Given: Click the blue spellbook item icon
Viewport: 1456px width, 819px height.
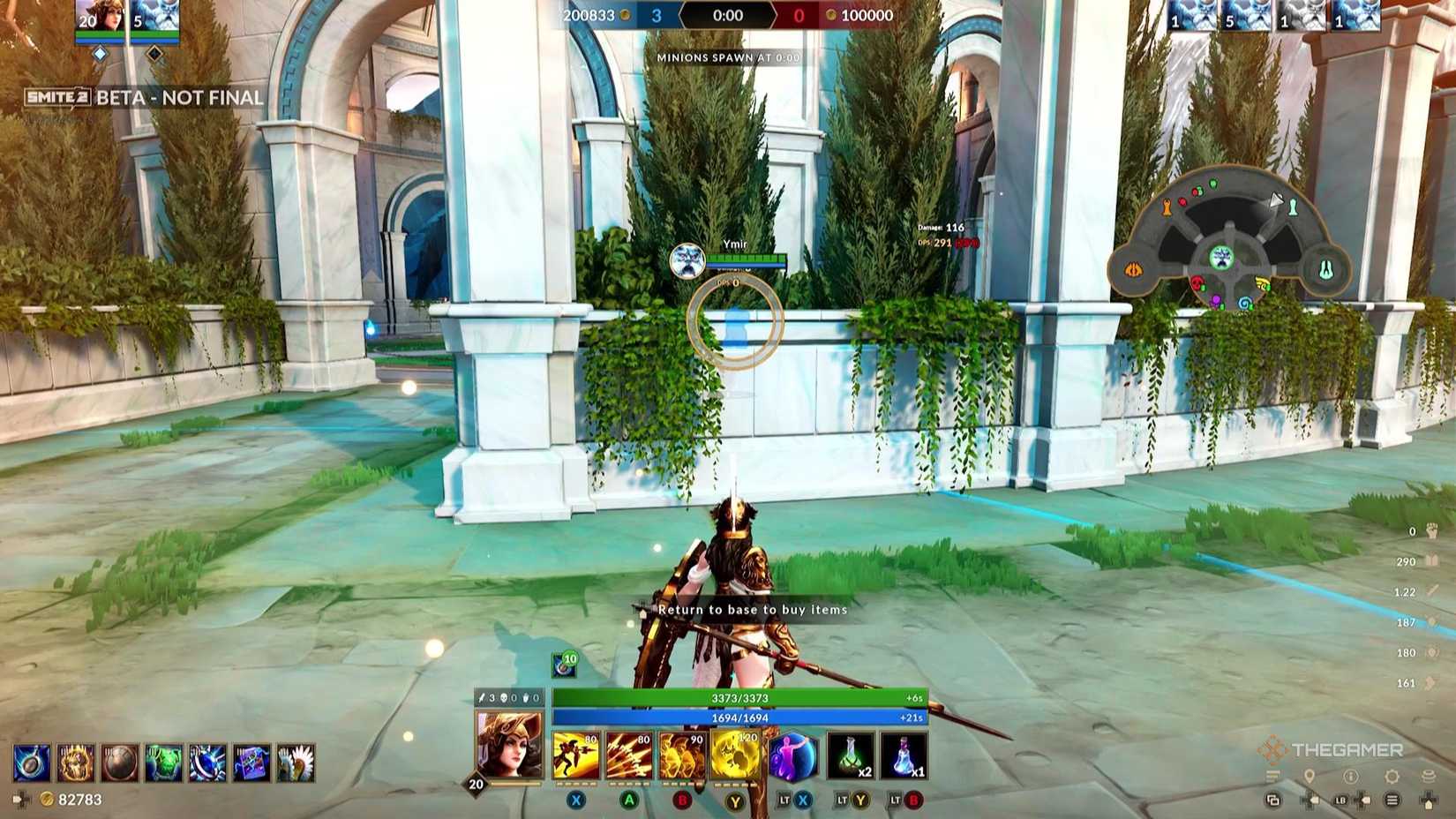Looking at the screenshot, I should coord(252,763).
